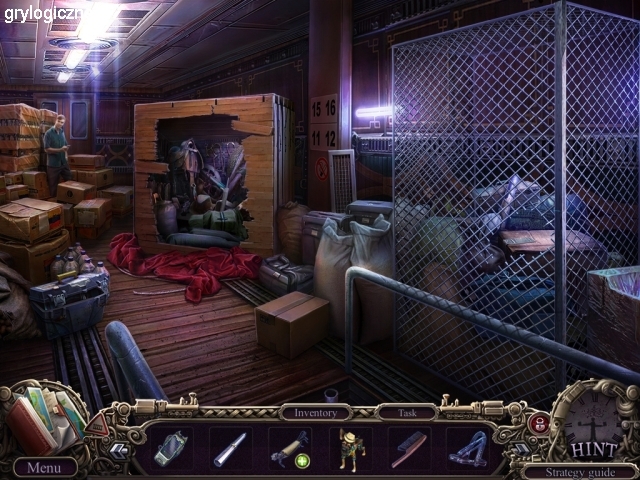This screenshot has height=480, width=640.
Task: Switch to the Inventory tab
Action: point(315,412)
